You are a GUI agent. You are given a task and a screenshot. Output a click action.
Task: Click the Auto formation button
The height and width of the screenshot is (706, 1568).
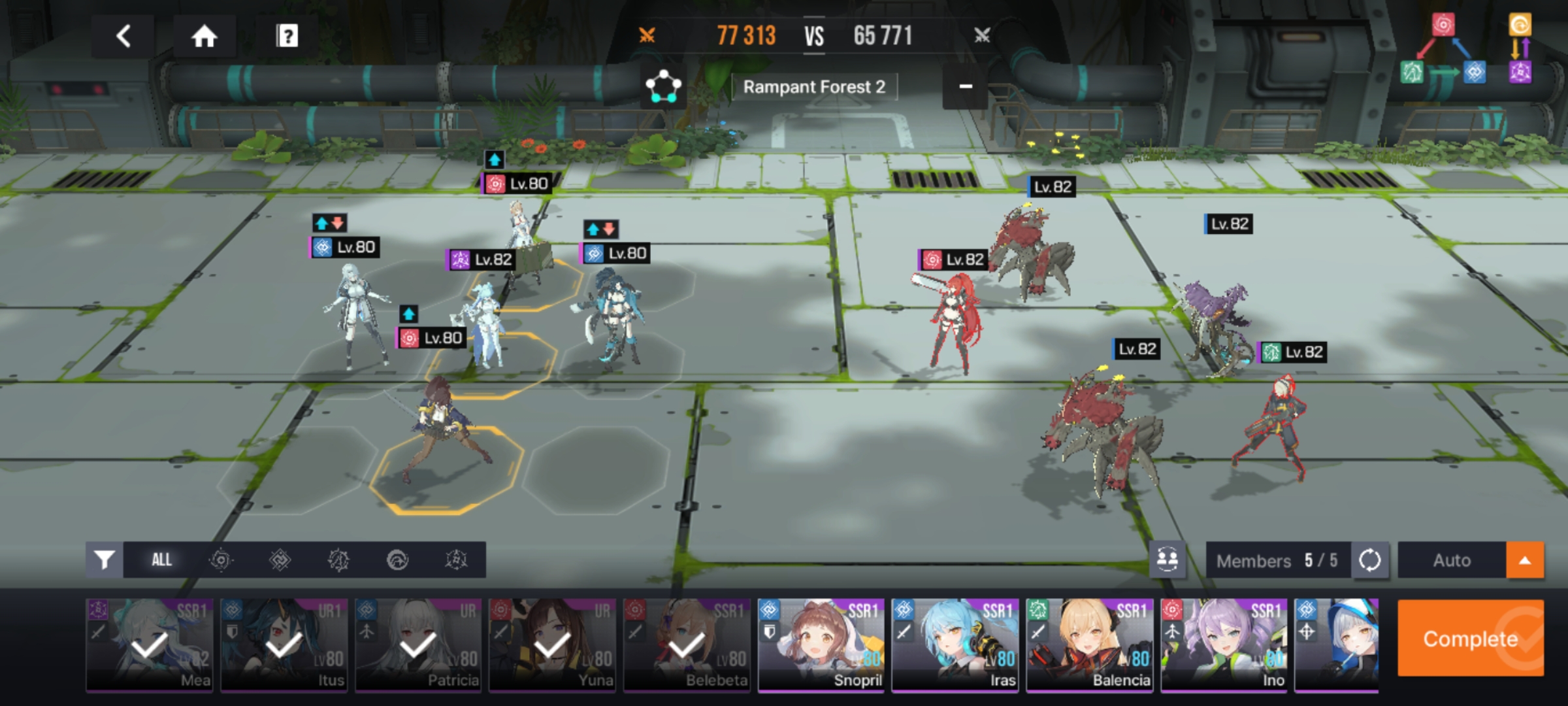click(1452, 560)
